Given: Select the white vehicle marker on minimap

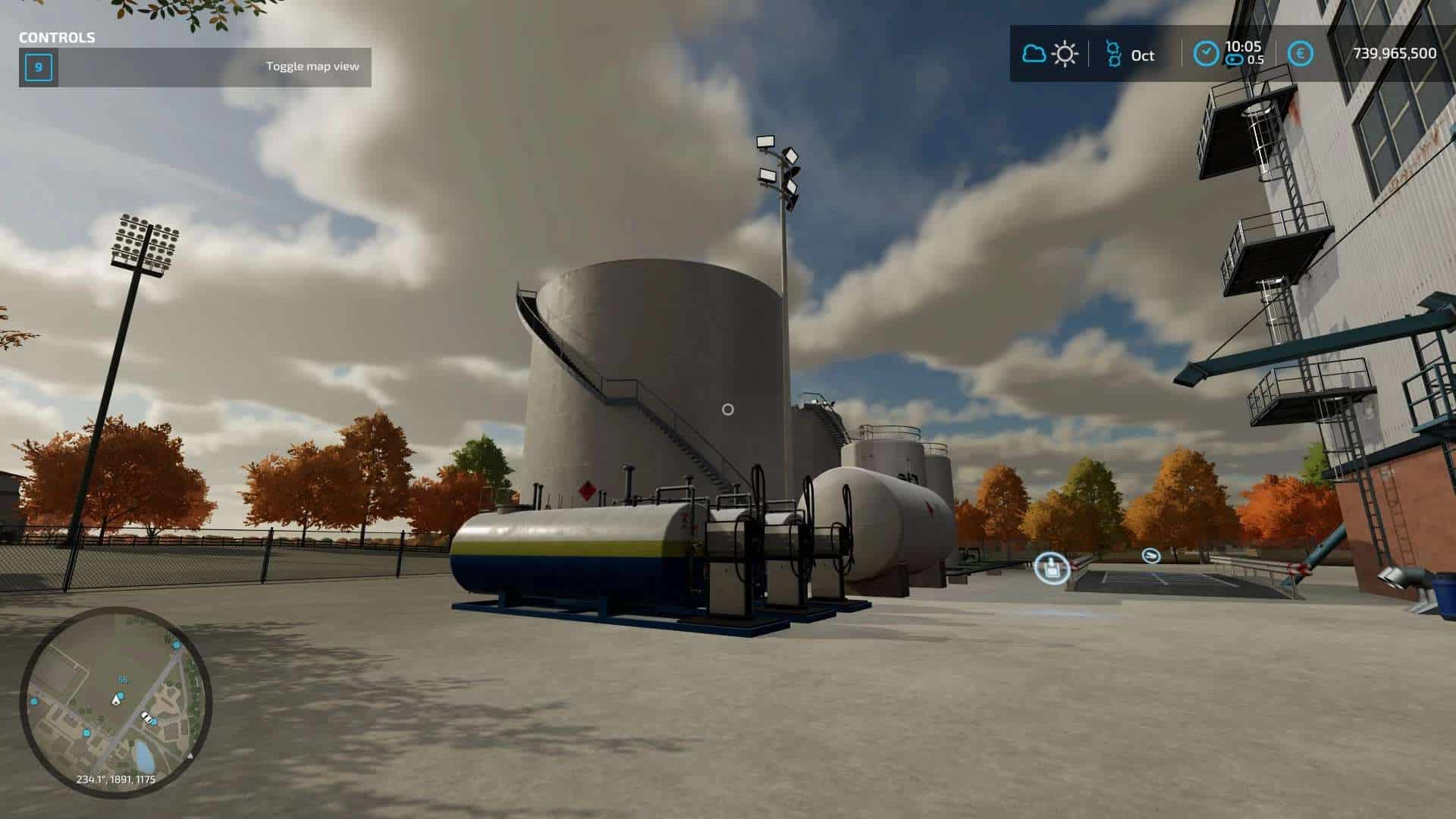Looking at the screenshot, I should coord(146,717).
